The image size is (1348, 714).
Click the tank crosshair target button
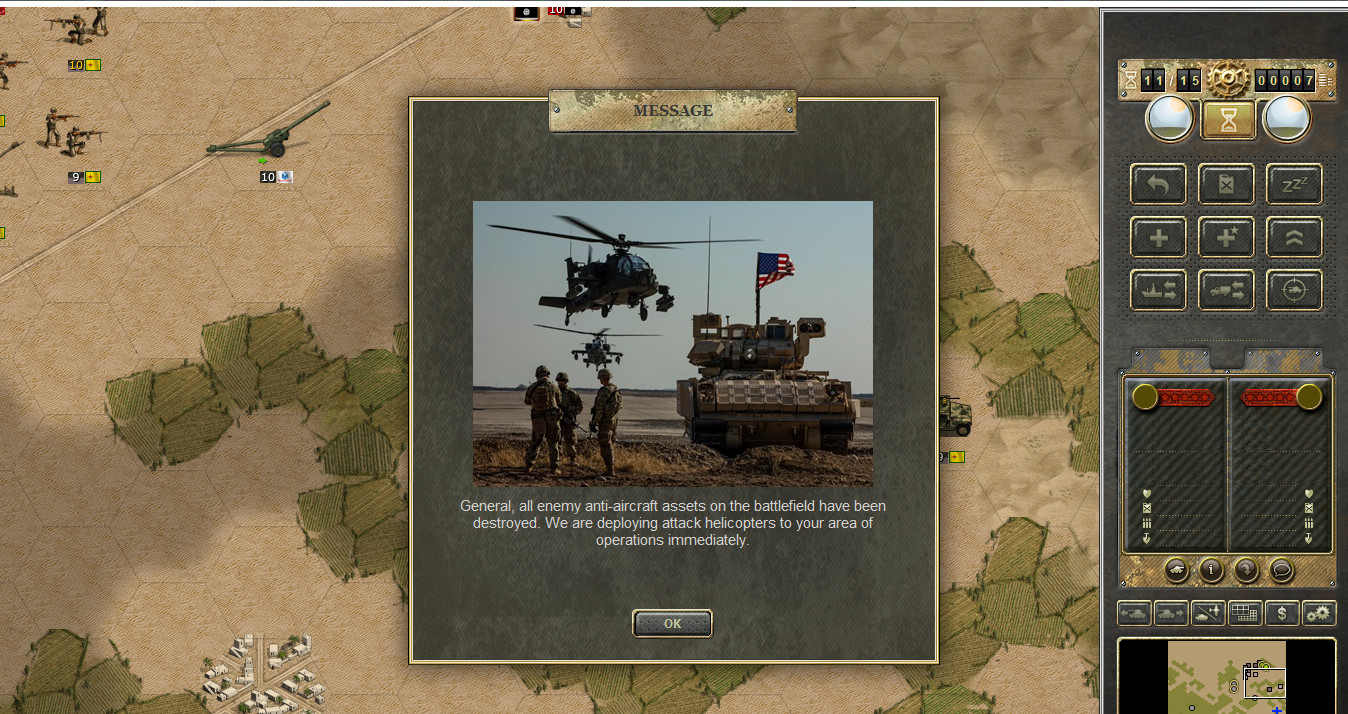(1294, 290)
